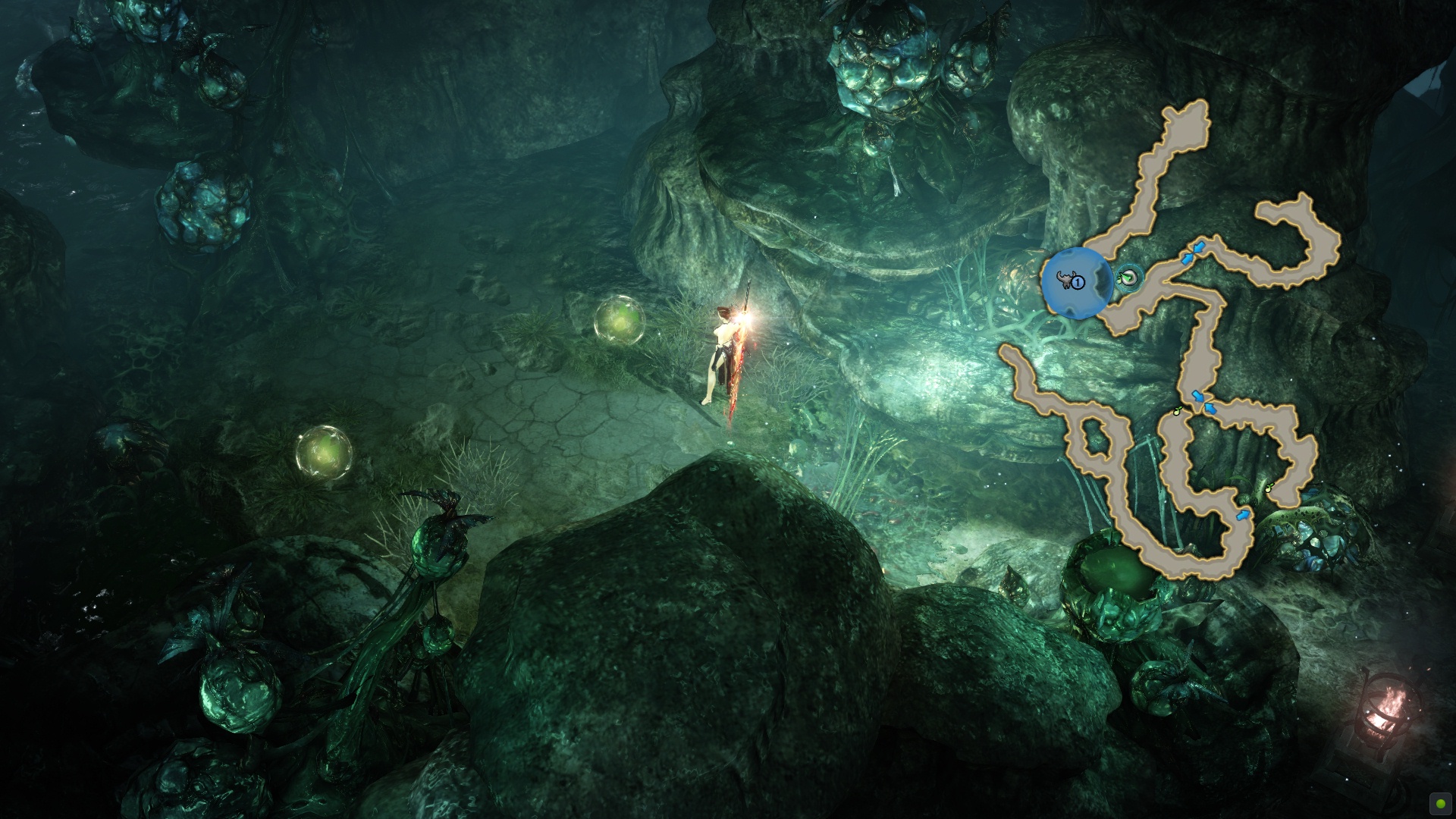Viewport: 1456px width, 819px height.
Task: Select the circled green marker beside the boss zone
Action: click(1130, 278)
